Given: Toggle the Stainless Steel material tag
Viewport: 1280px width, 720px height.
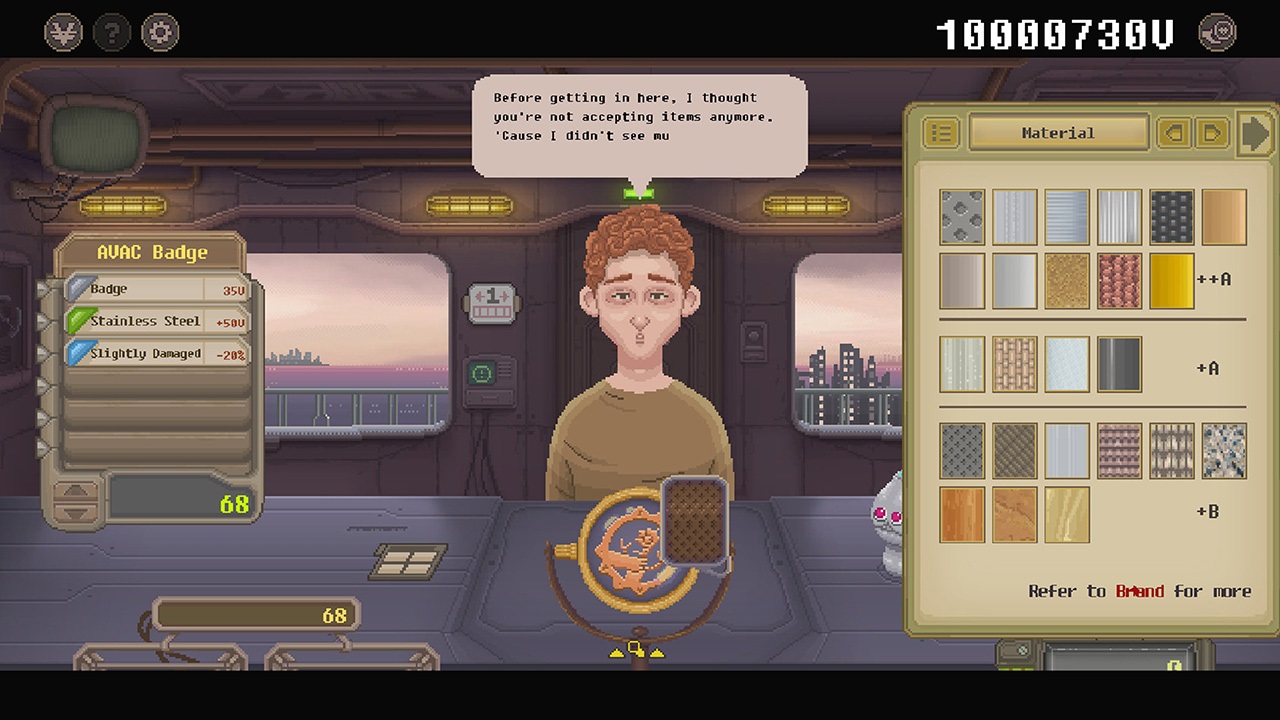Looking at the screenshot, I should pos(155,320).
